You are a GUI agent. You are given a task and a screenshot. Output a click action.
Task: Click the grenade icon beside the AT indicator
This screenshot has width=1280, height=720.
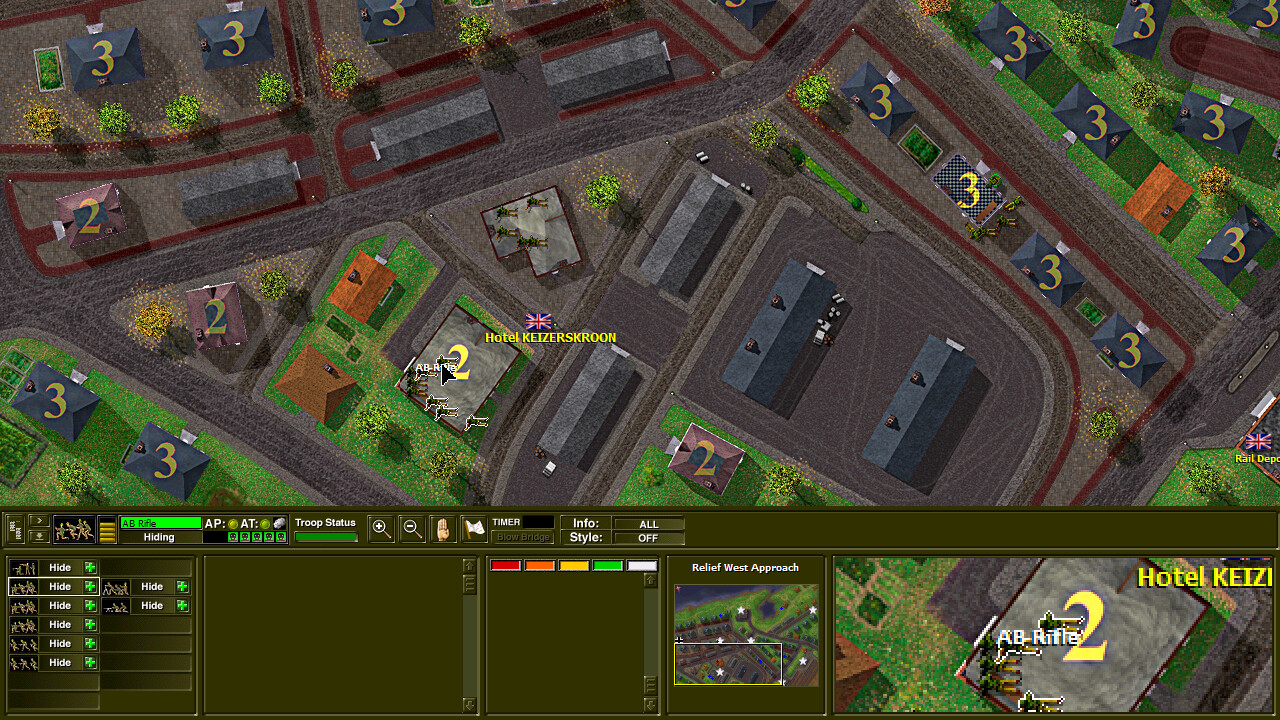tap(280, 523)
